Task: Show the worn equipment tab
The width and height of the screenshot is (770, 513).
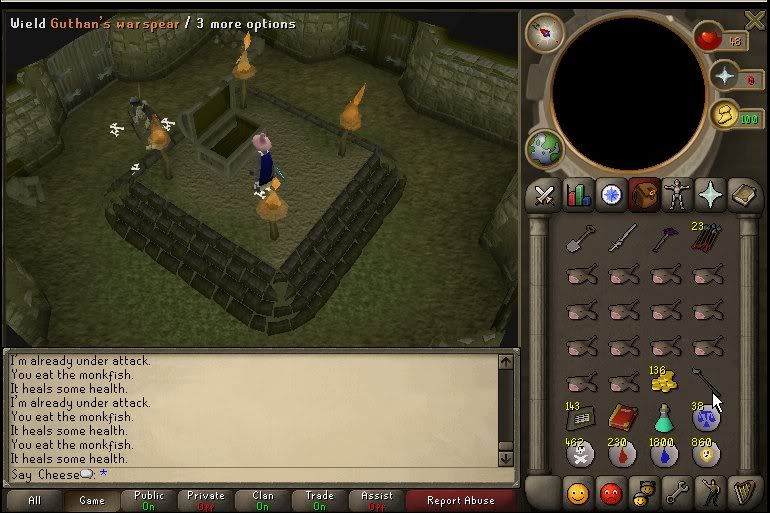Action: pos(677,194)
